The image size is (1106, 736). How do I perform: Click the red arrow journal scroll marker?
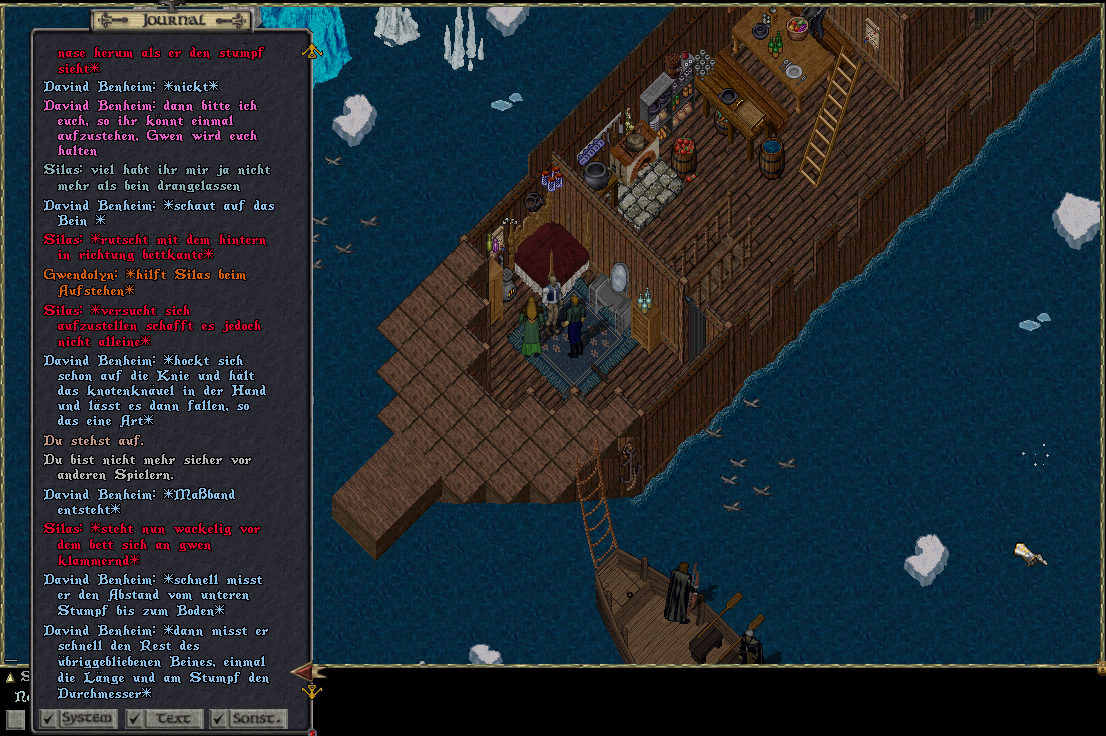(303, 671)
